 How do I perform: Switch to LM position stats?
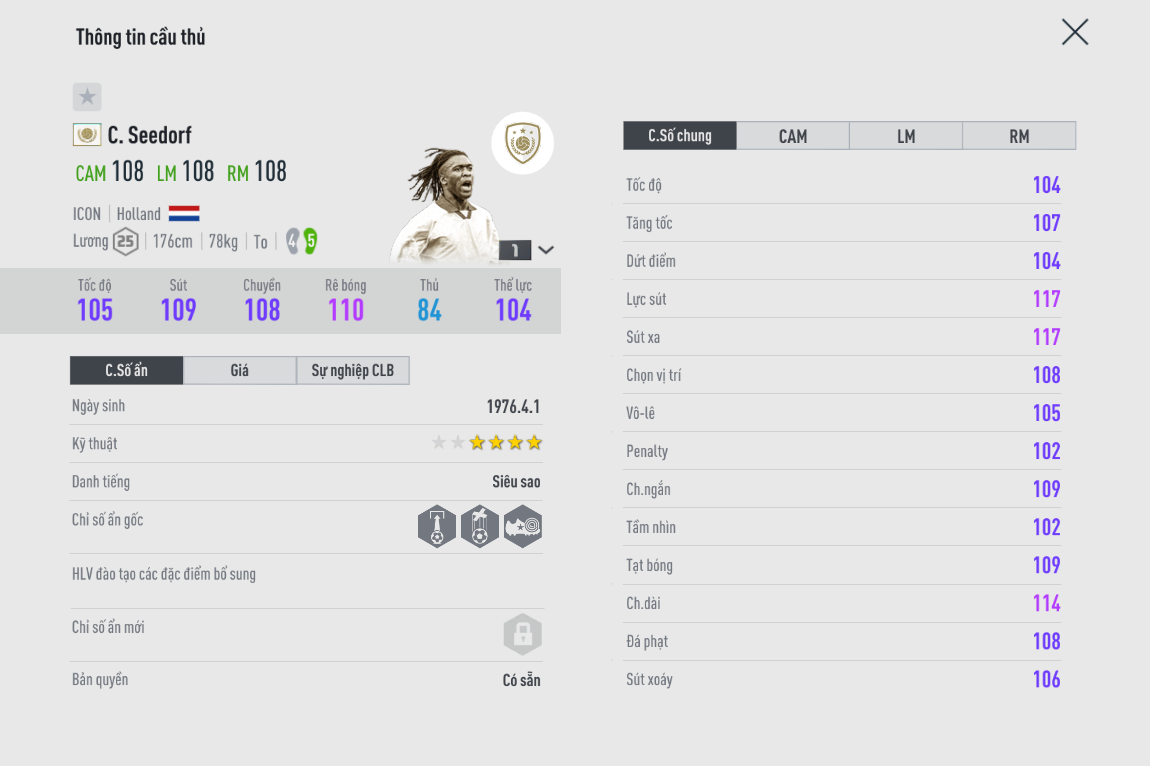906,136
